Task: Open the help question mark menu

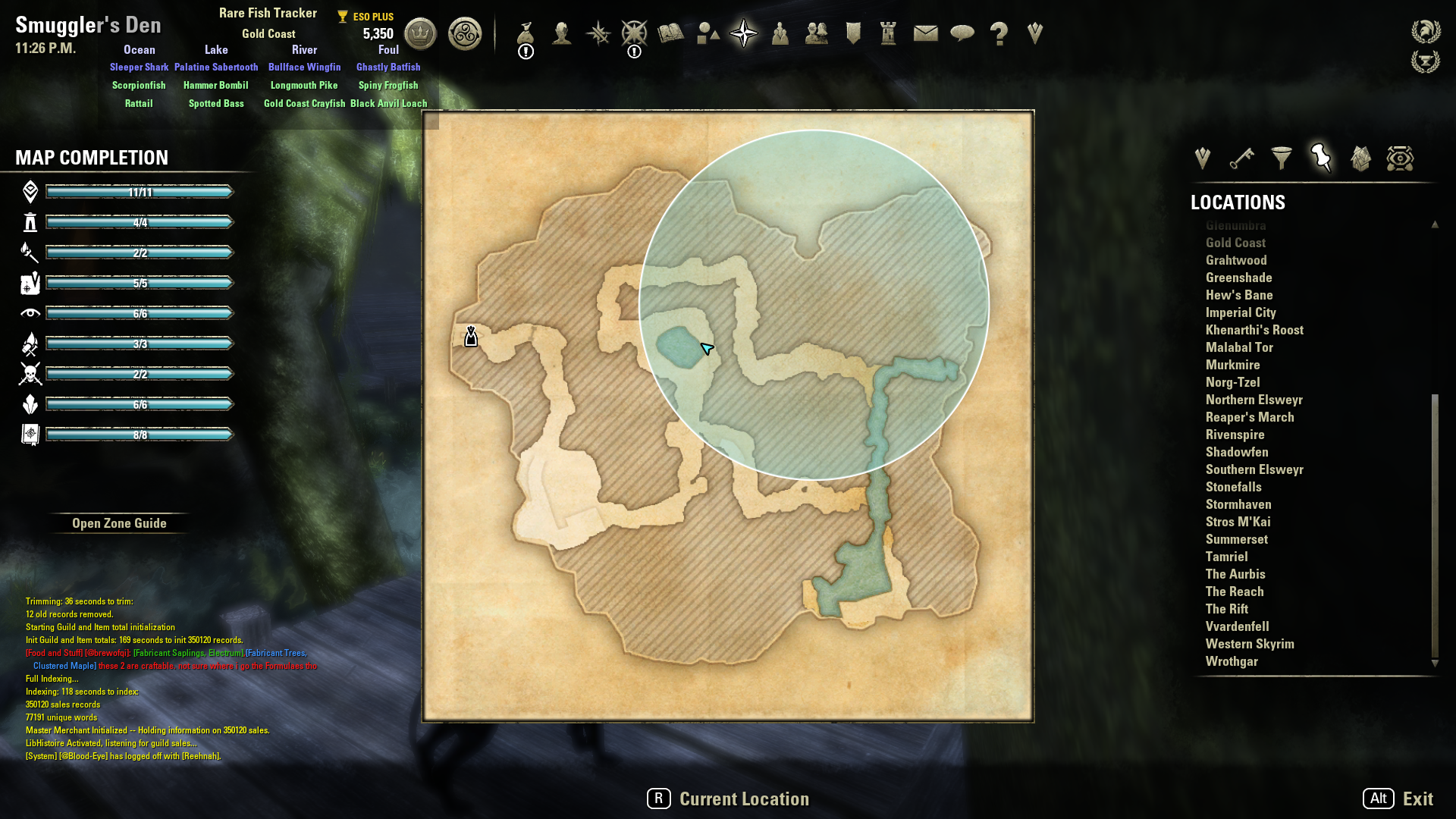Action: [x=999, y=33]
